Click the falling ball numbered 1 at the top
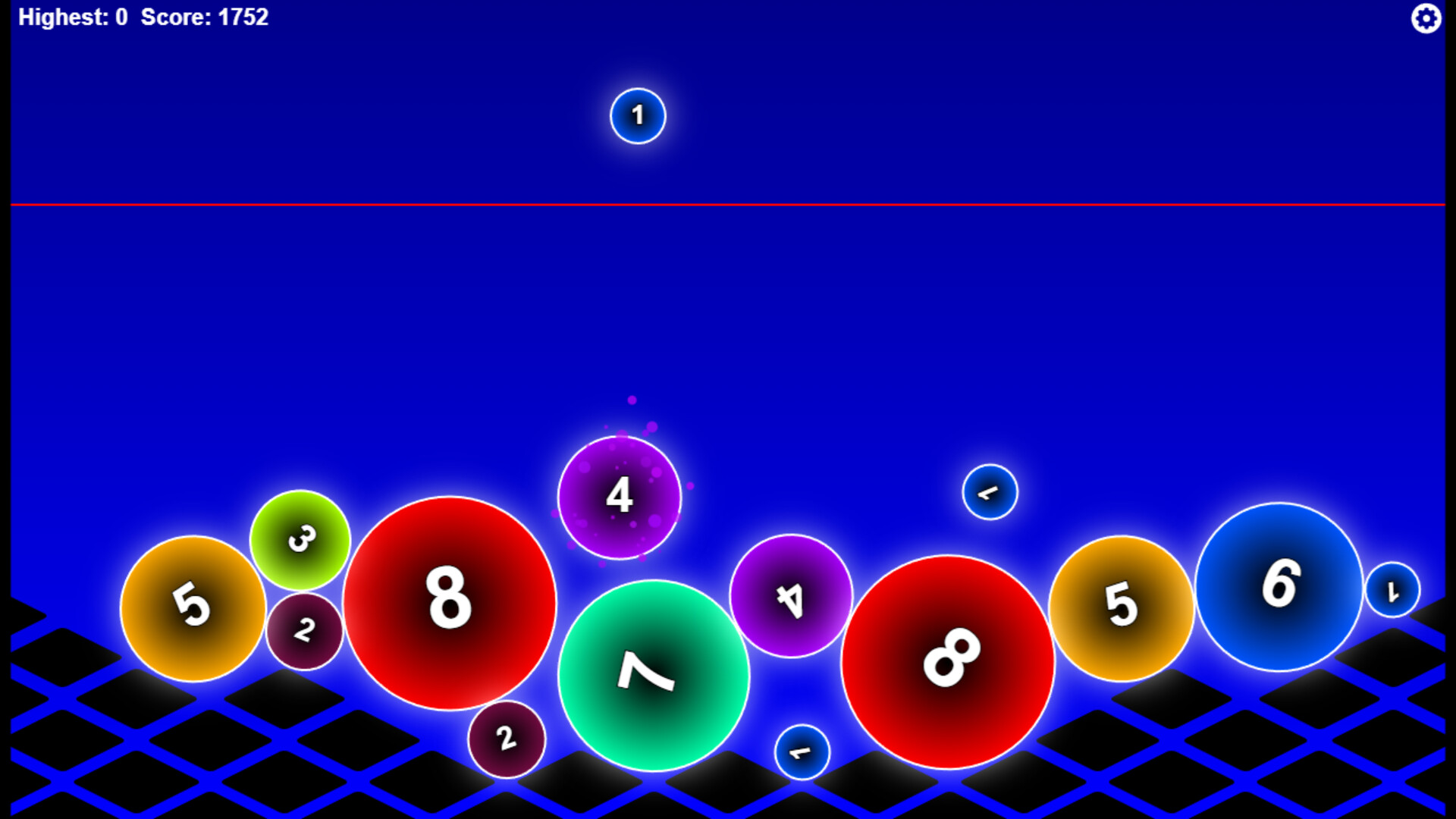 [x=637, y=115]
